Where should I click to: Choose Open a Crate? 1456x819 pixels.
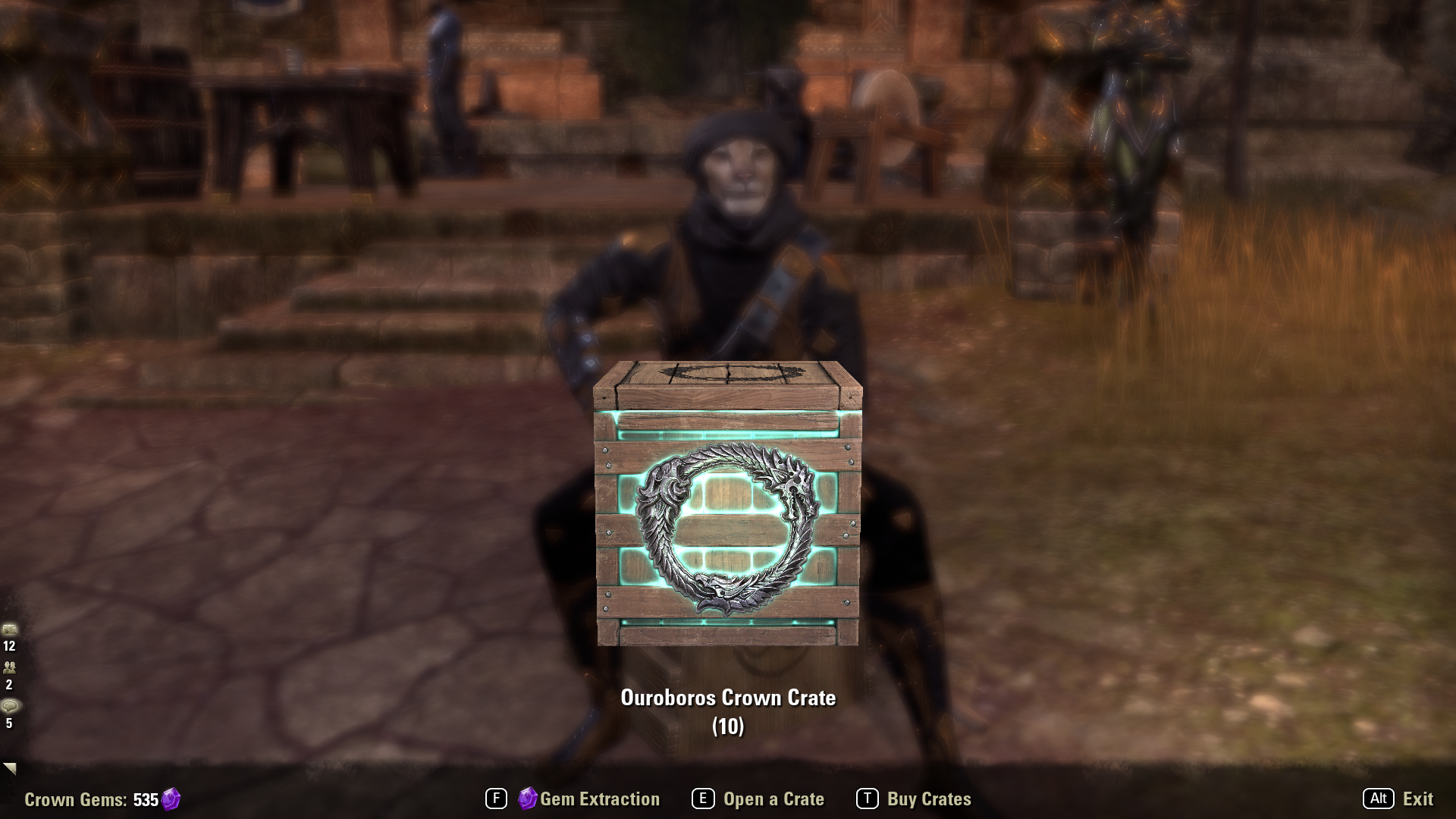(x=773, y=799)
